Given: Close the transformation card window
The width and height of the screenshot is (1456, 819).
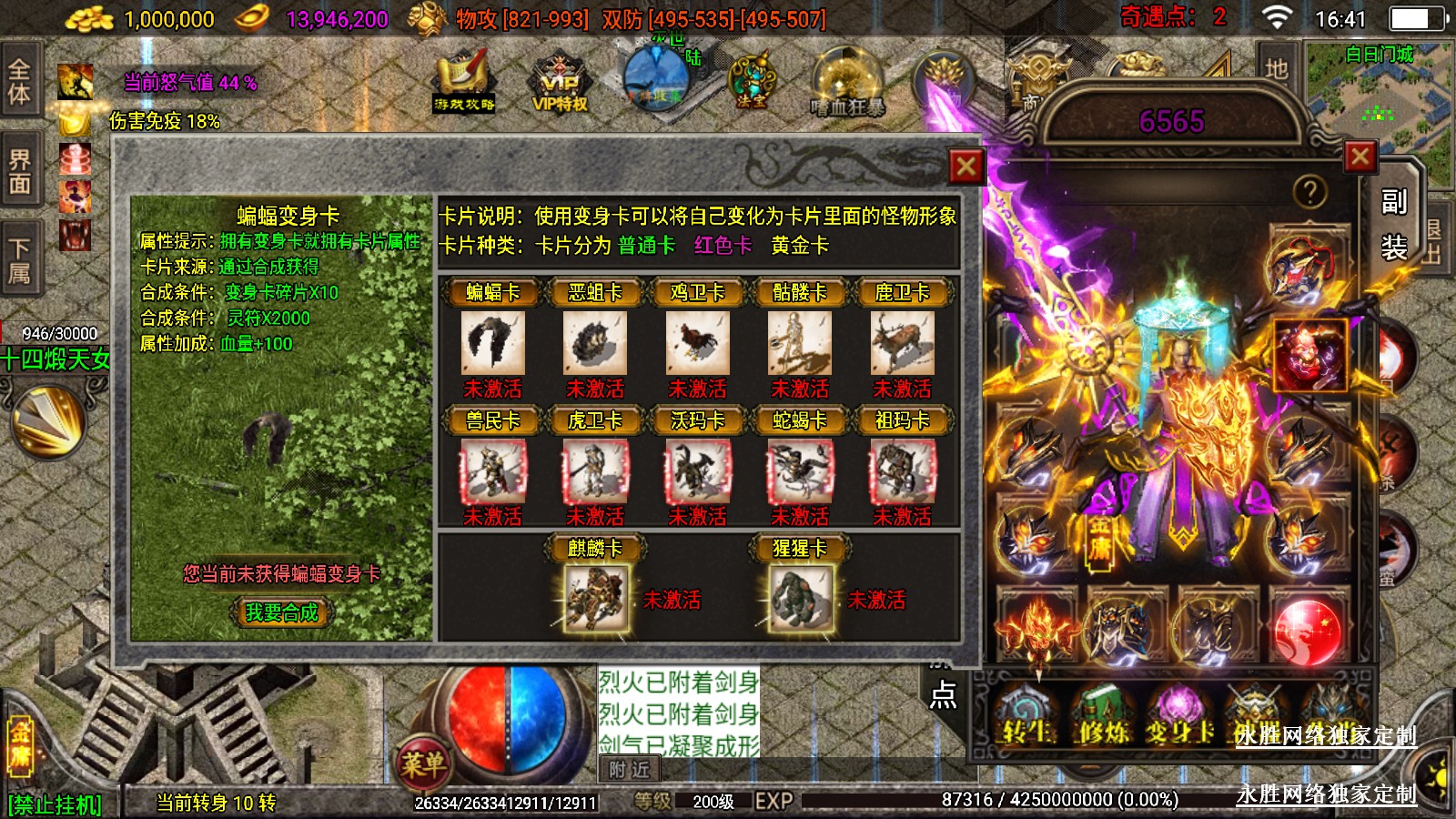Looking at the screenshot, I should (966, 167).
